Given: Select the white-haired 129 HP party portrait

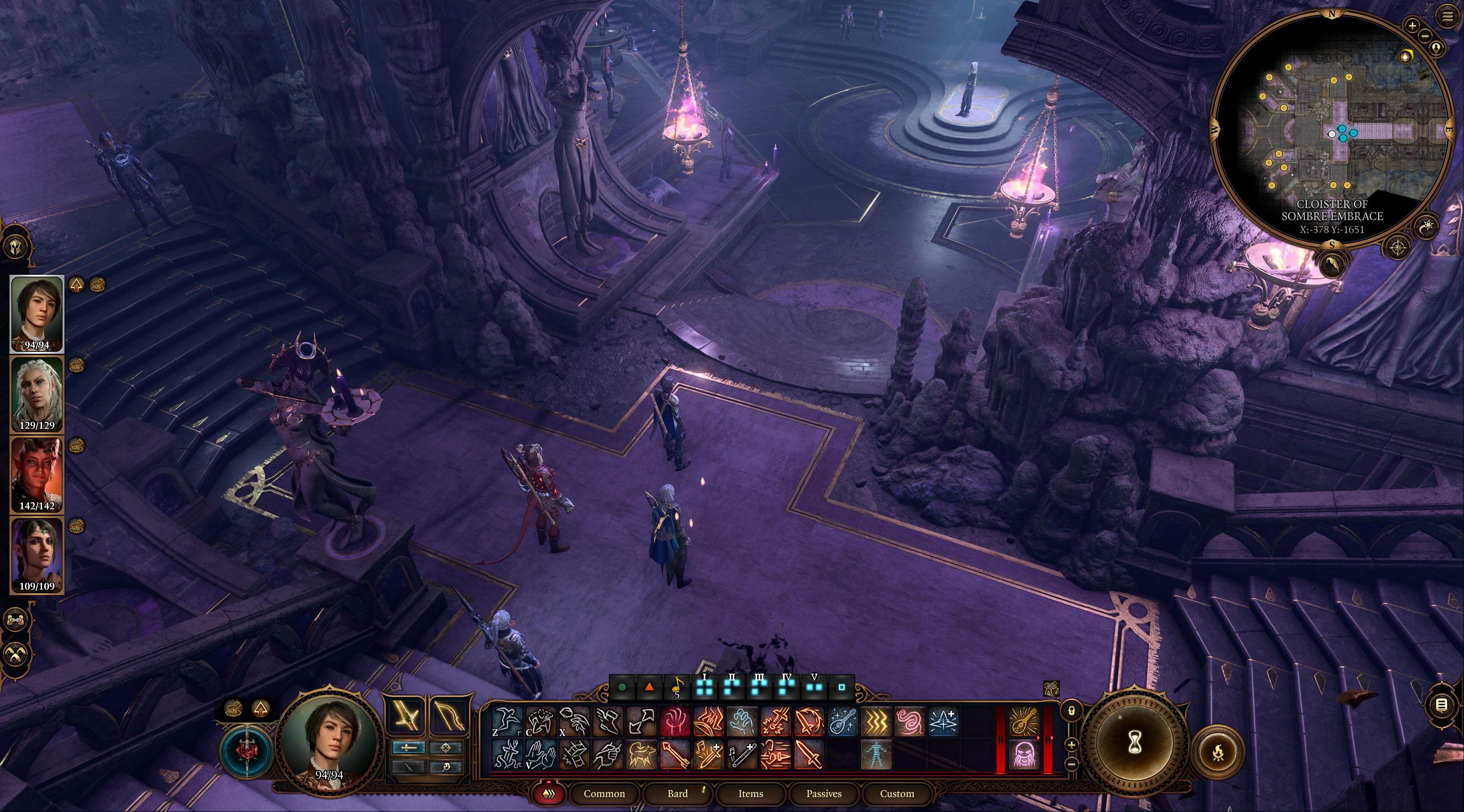Looking at the screenshot, I should [37, 394].
